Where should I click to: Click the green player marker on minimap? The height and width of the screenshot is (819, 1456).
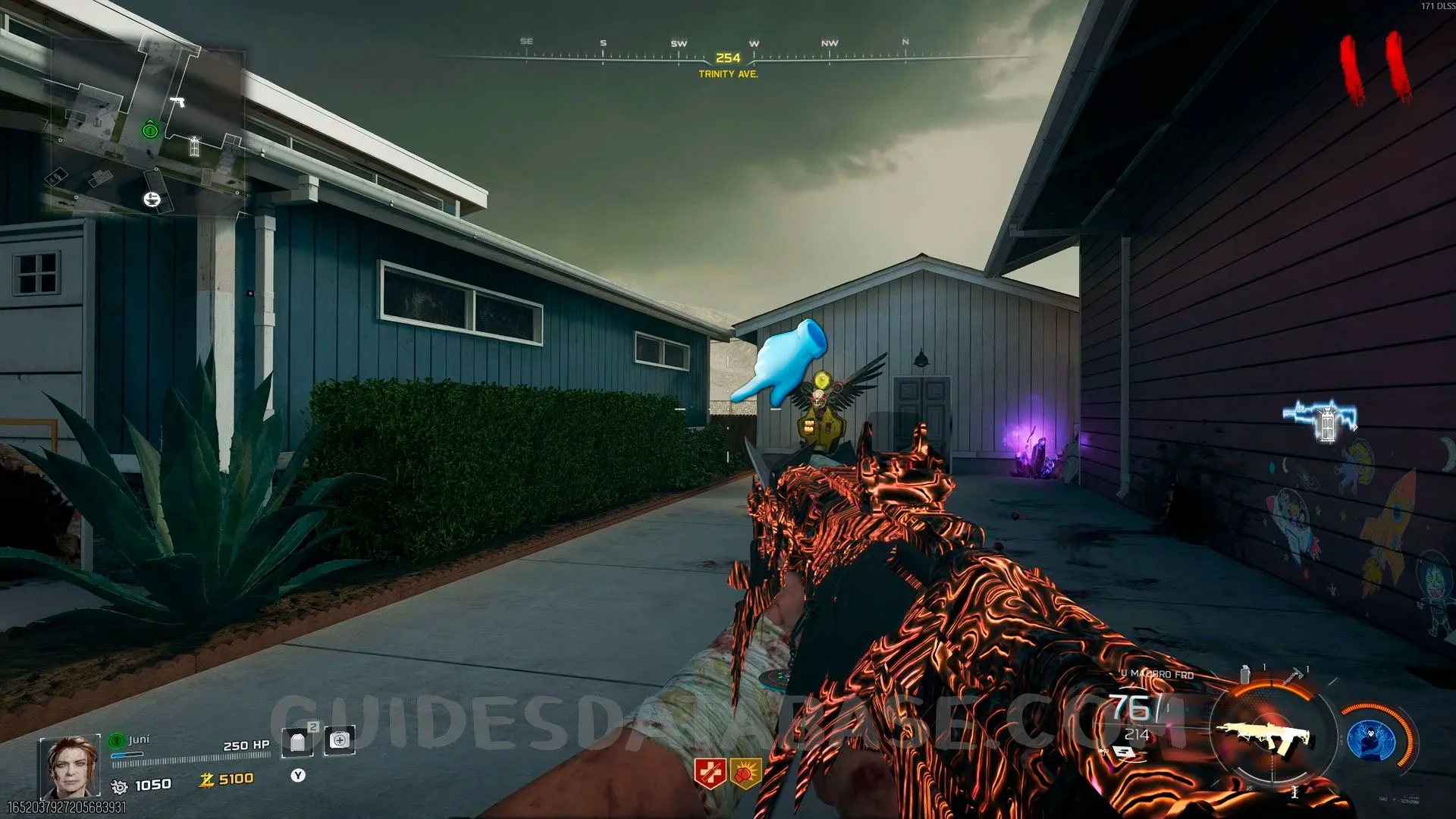point(150,130)
